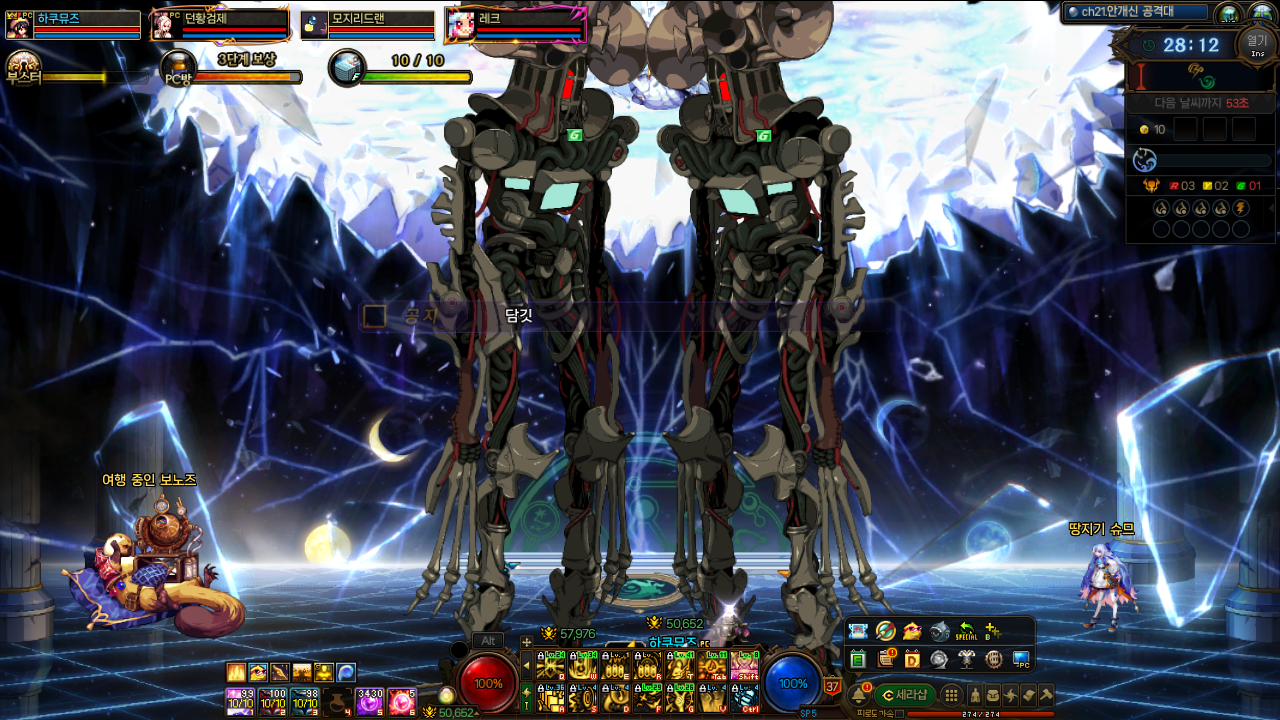Click the green E calendar event icon

tap(858, 659)
